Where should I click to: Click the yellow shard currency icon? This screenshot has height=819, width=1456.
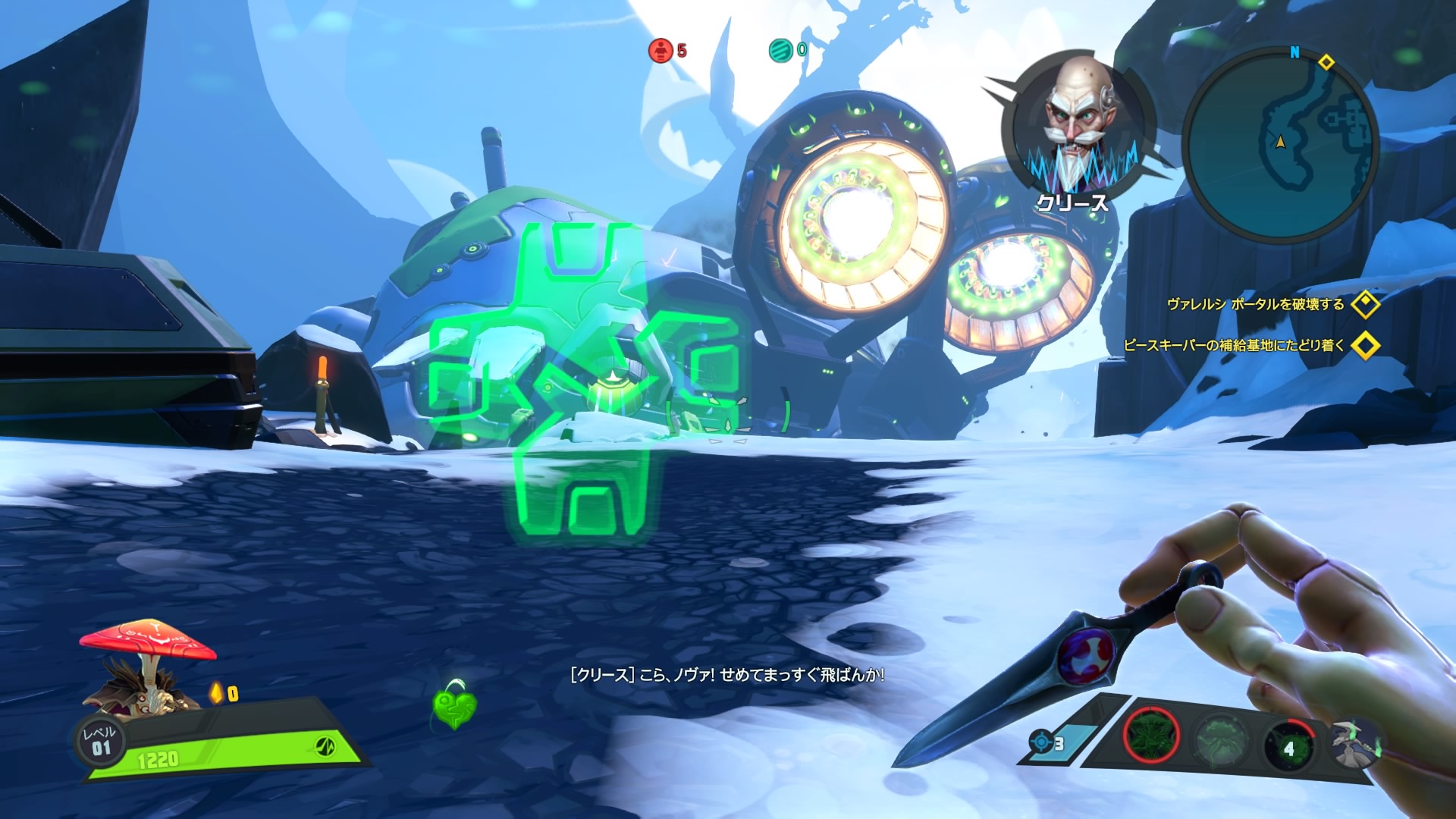point(217,692)
